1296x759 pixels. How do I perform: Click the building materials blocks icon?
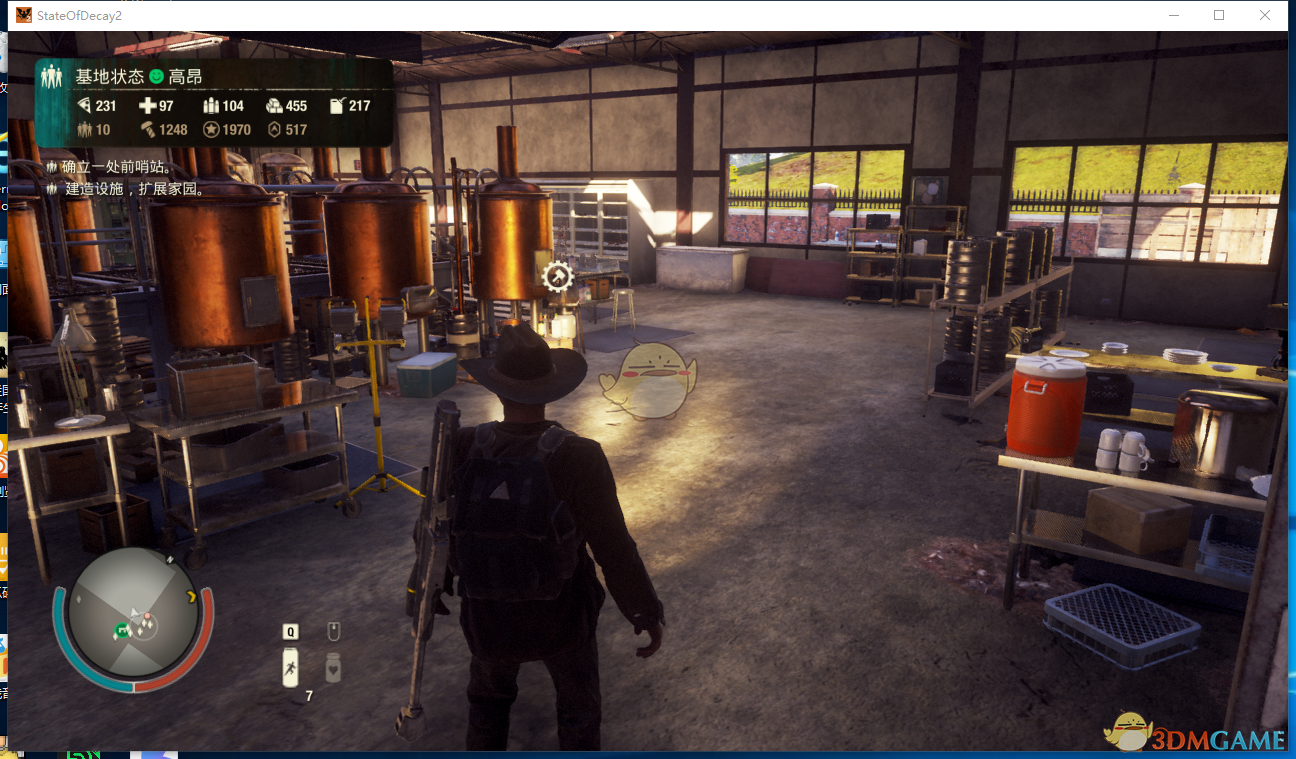[x=274, y=106]
